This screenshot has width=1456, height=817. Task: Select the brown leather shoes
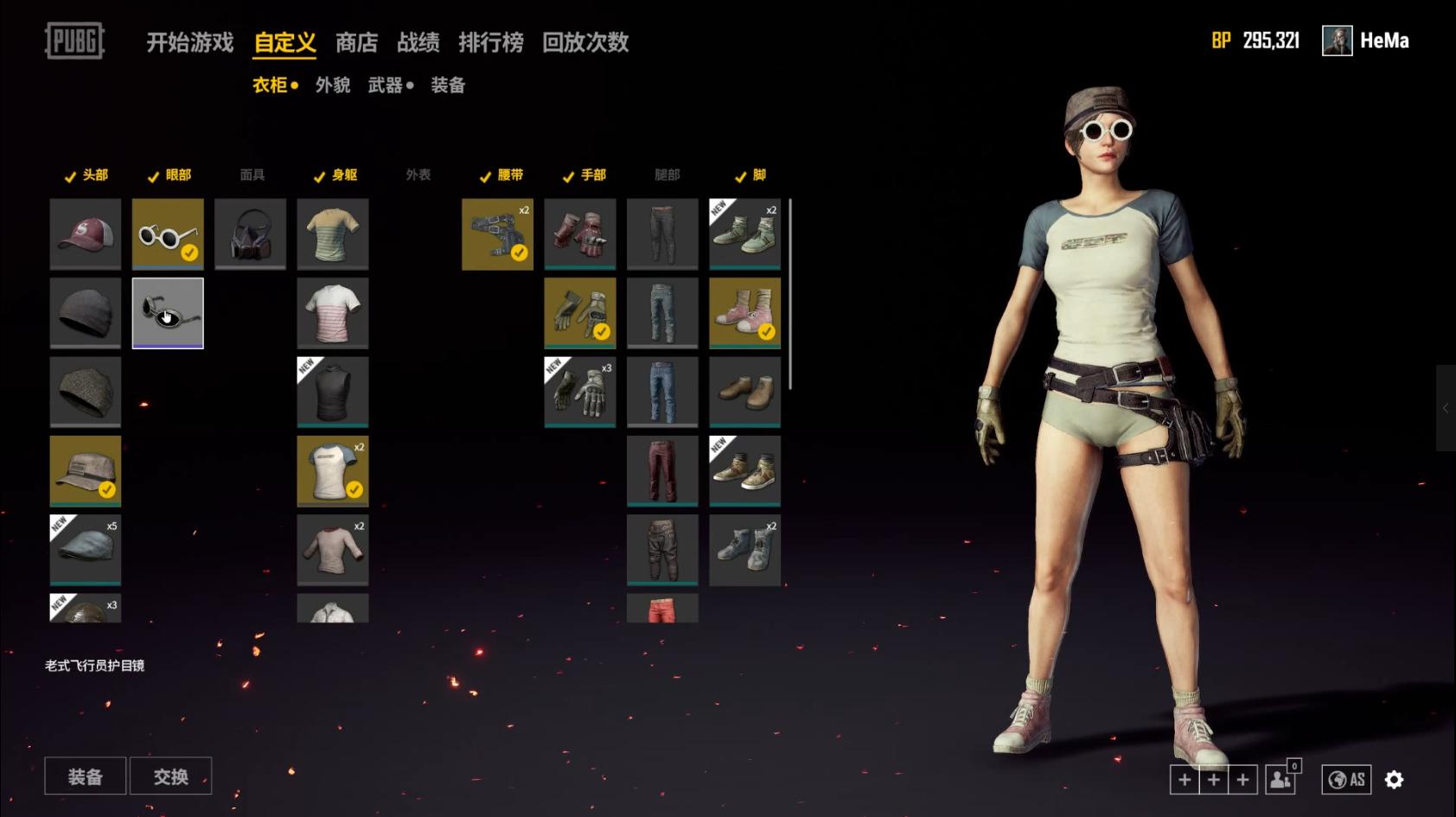click(744, 392)
